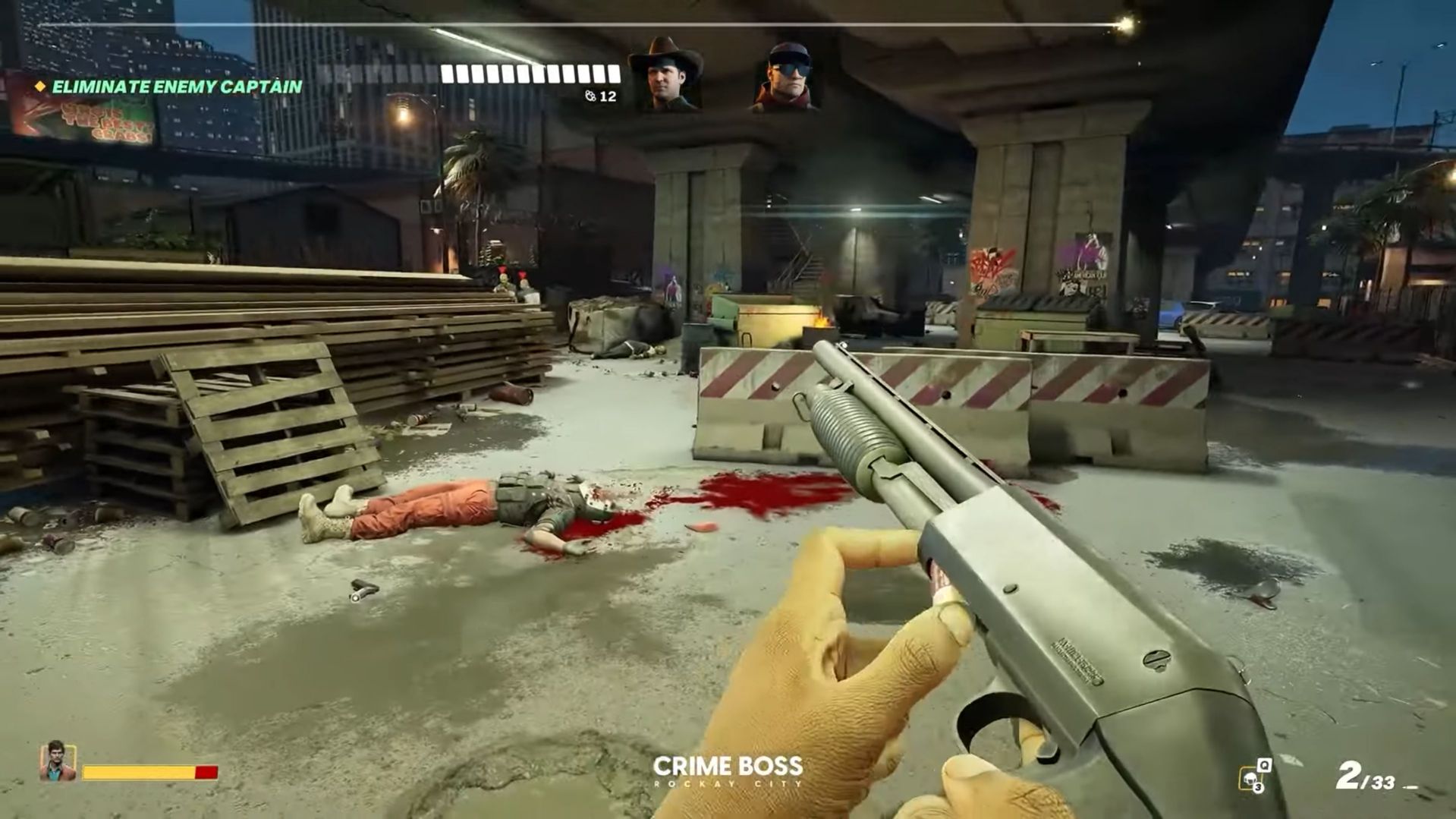
Task: Click the remaining enemies counter icon
Action: coord(590,96)
